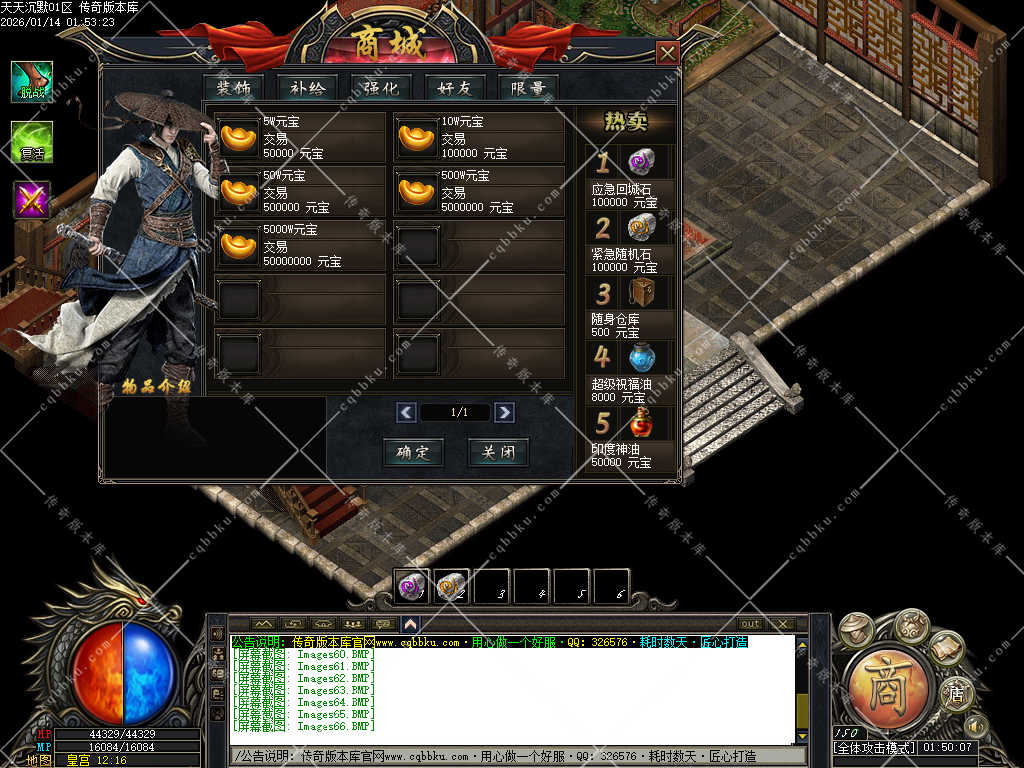
Task: Pick the 50W元宝 ingot item
Action: [x=238, y=190]
